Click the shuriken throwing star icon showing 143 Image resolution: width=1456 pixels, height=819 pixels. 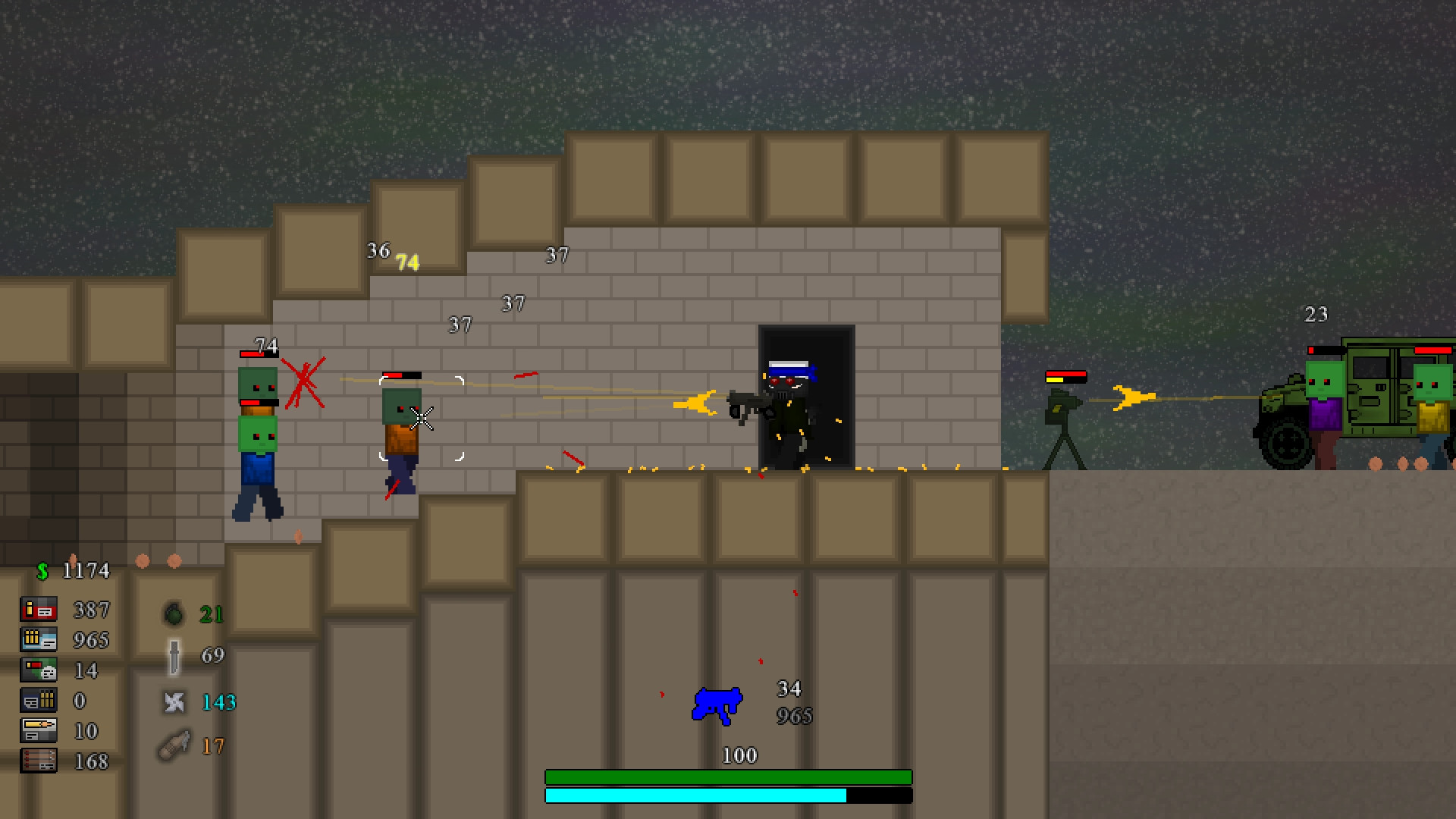174,703
